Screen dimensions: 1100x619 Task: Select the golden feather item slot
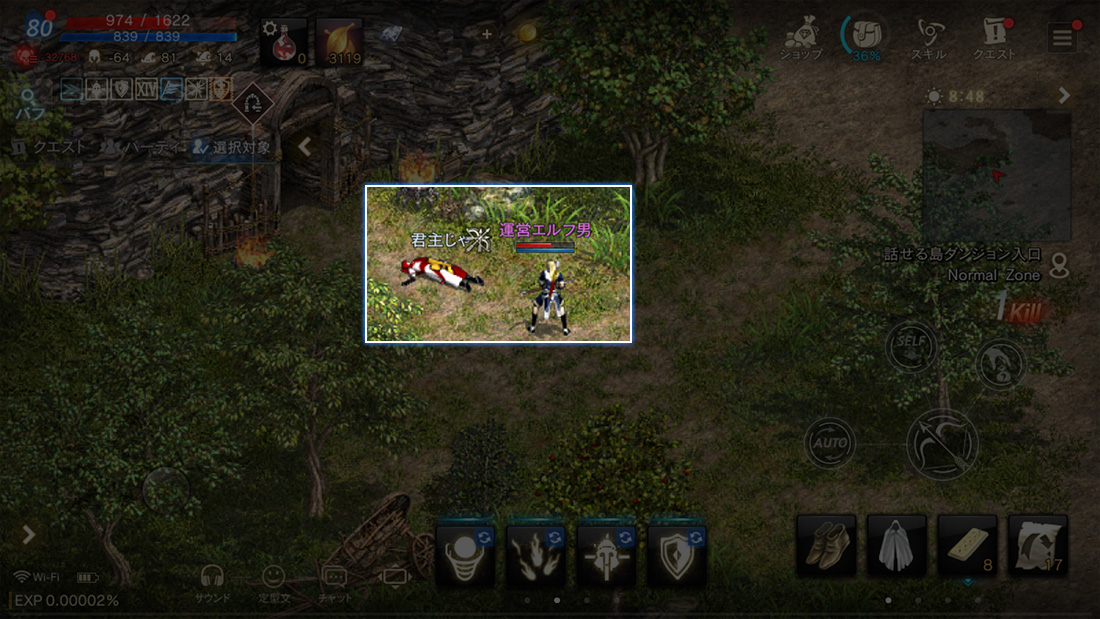[339, 41]
